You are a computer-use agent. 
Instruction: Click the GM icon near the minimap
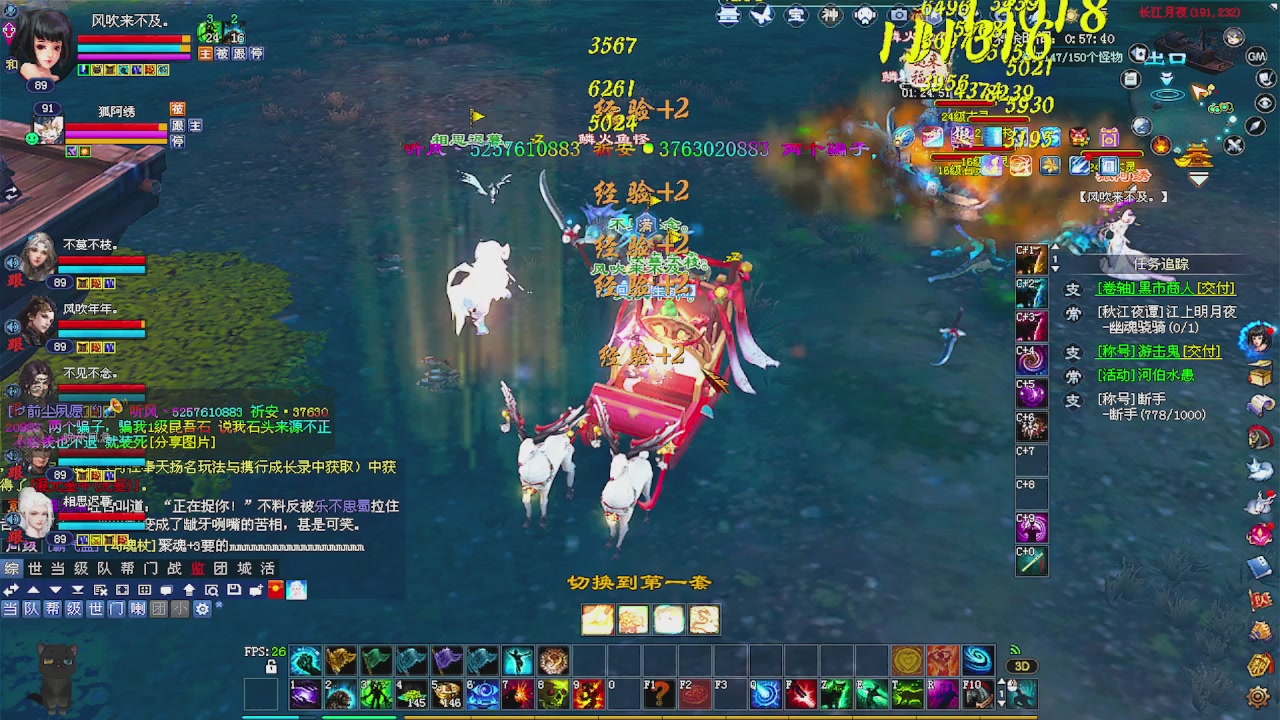[1255, 55]
